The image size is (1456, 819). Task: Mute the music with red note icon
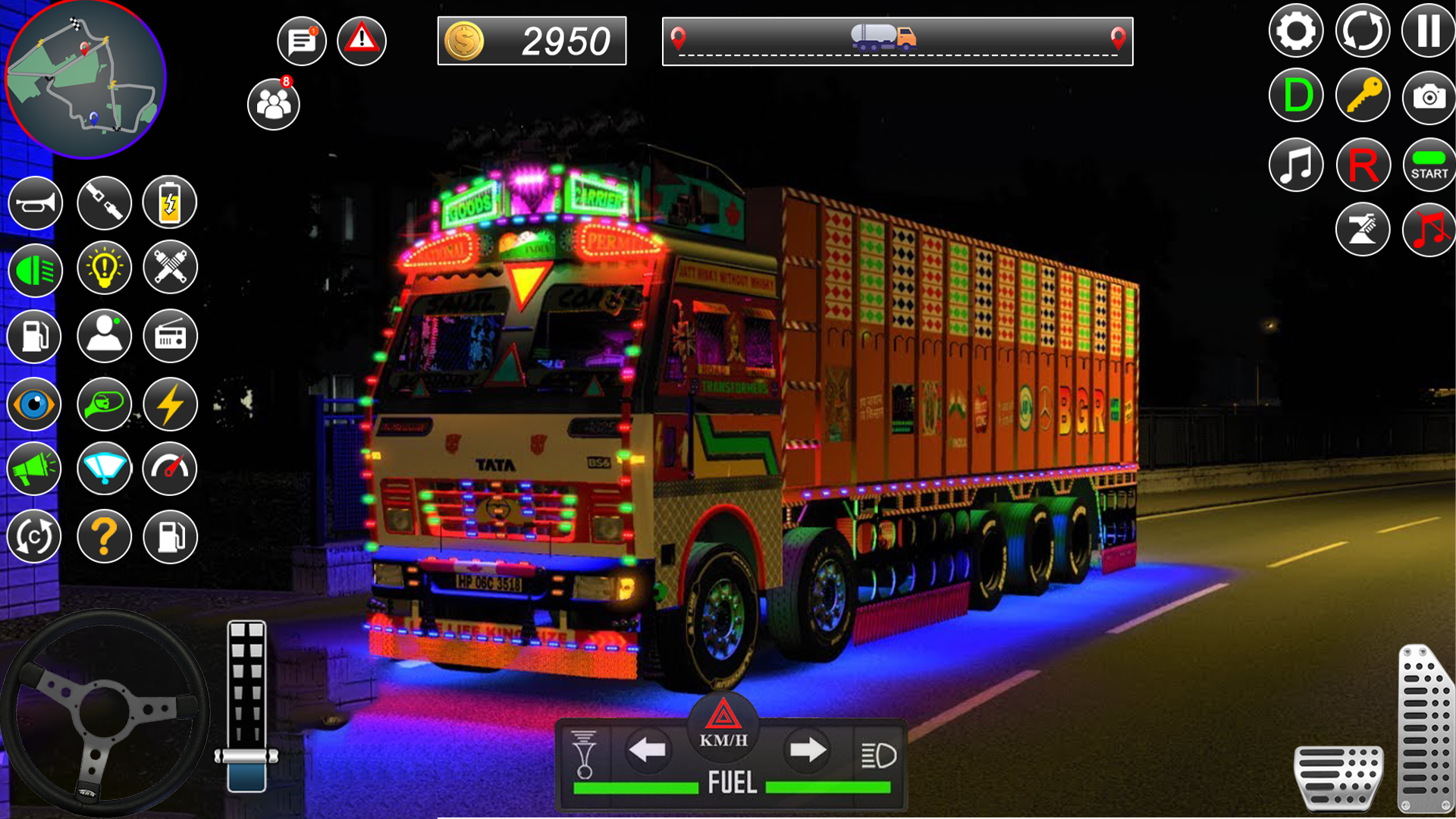point(1429,228)
